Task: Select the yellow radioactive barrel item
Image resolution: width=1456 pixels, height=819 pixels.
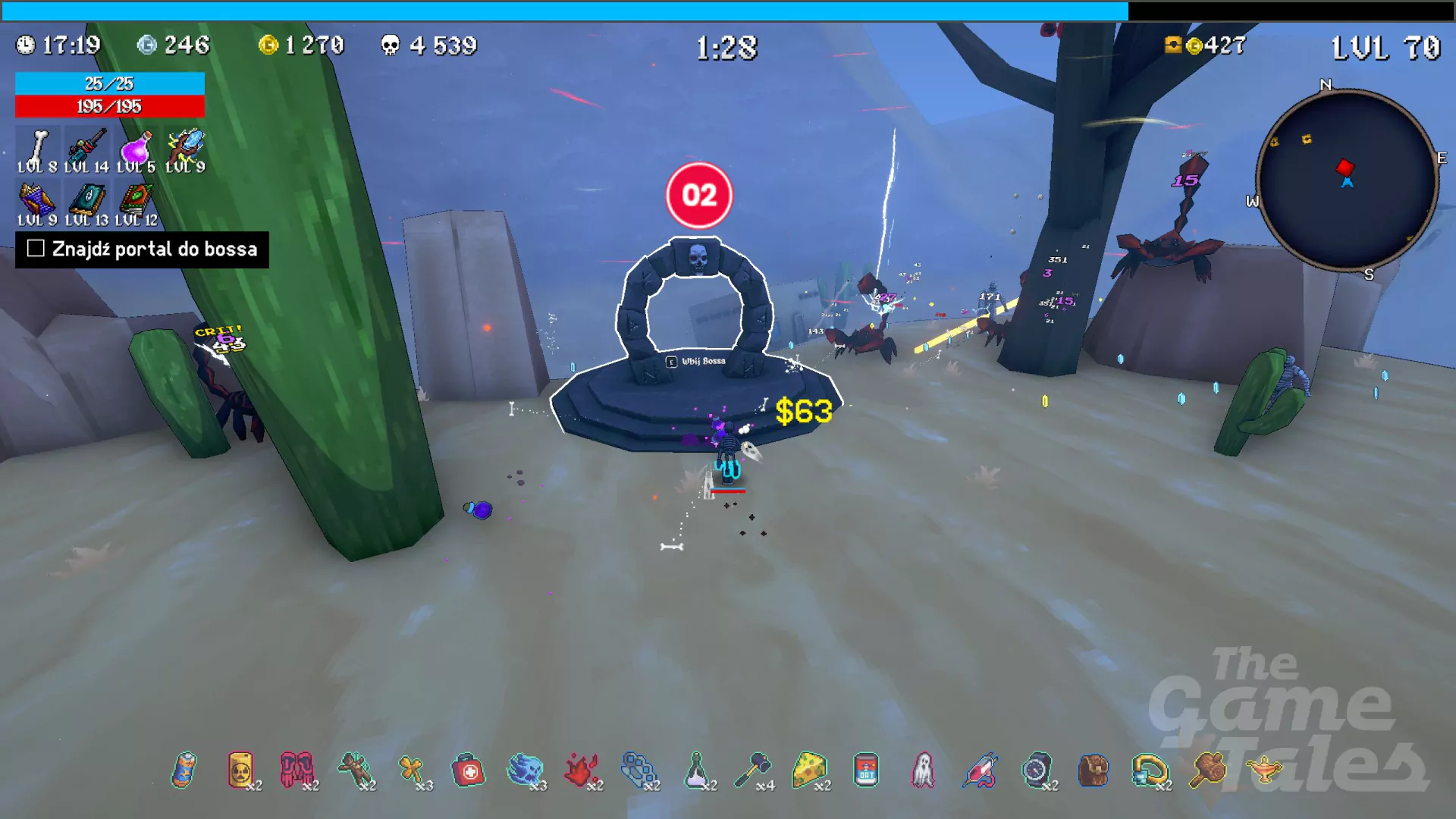Action: [240, 770]
